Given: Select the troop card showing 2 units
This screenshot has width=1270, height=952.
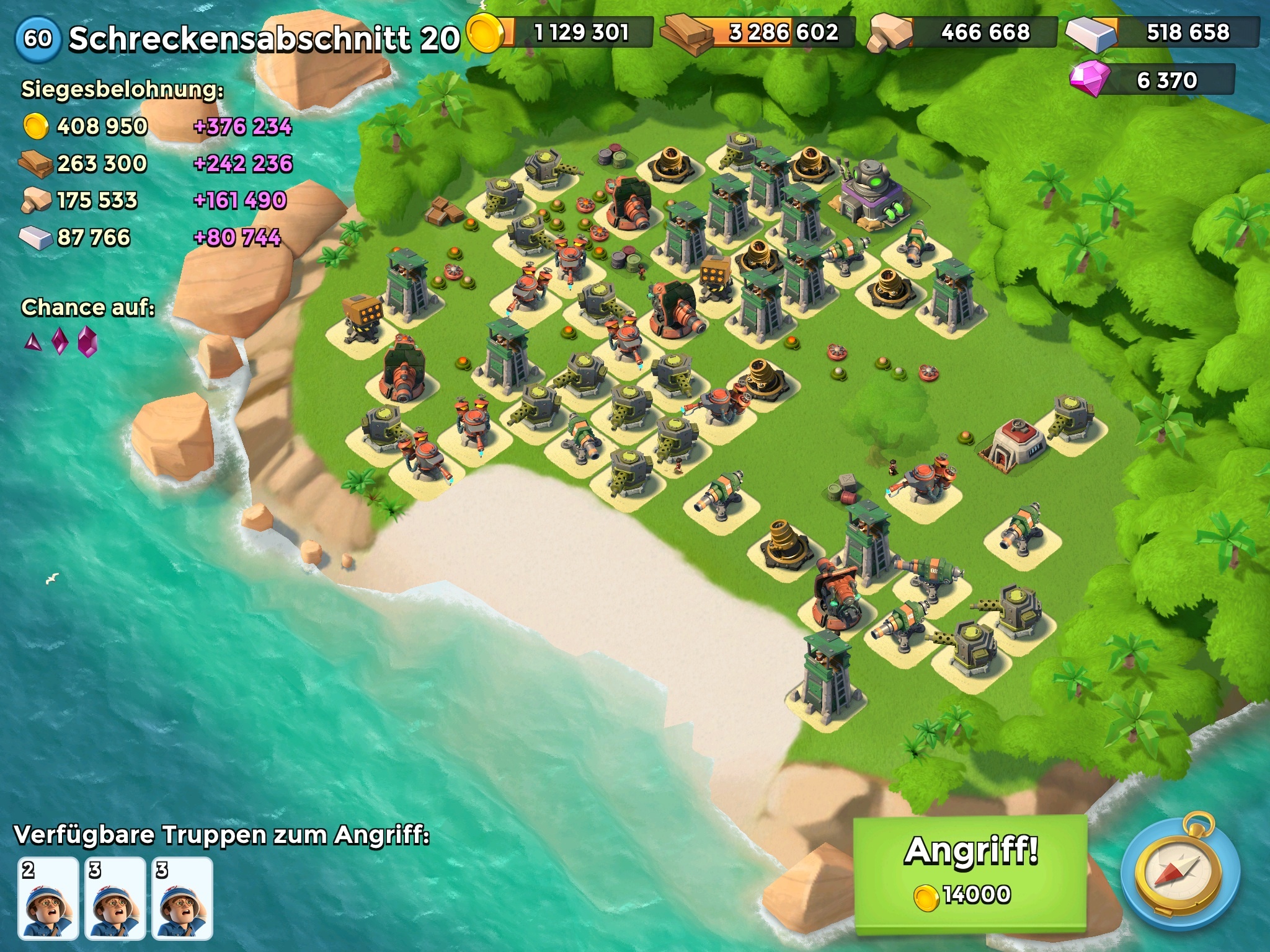Looking at the screenshot, I should coord(48,898).
